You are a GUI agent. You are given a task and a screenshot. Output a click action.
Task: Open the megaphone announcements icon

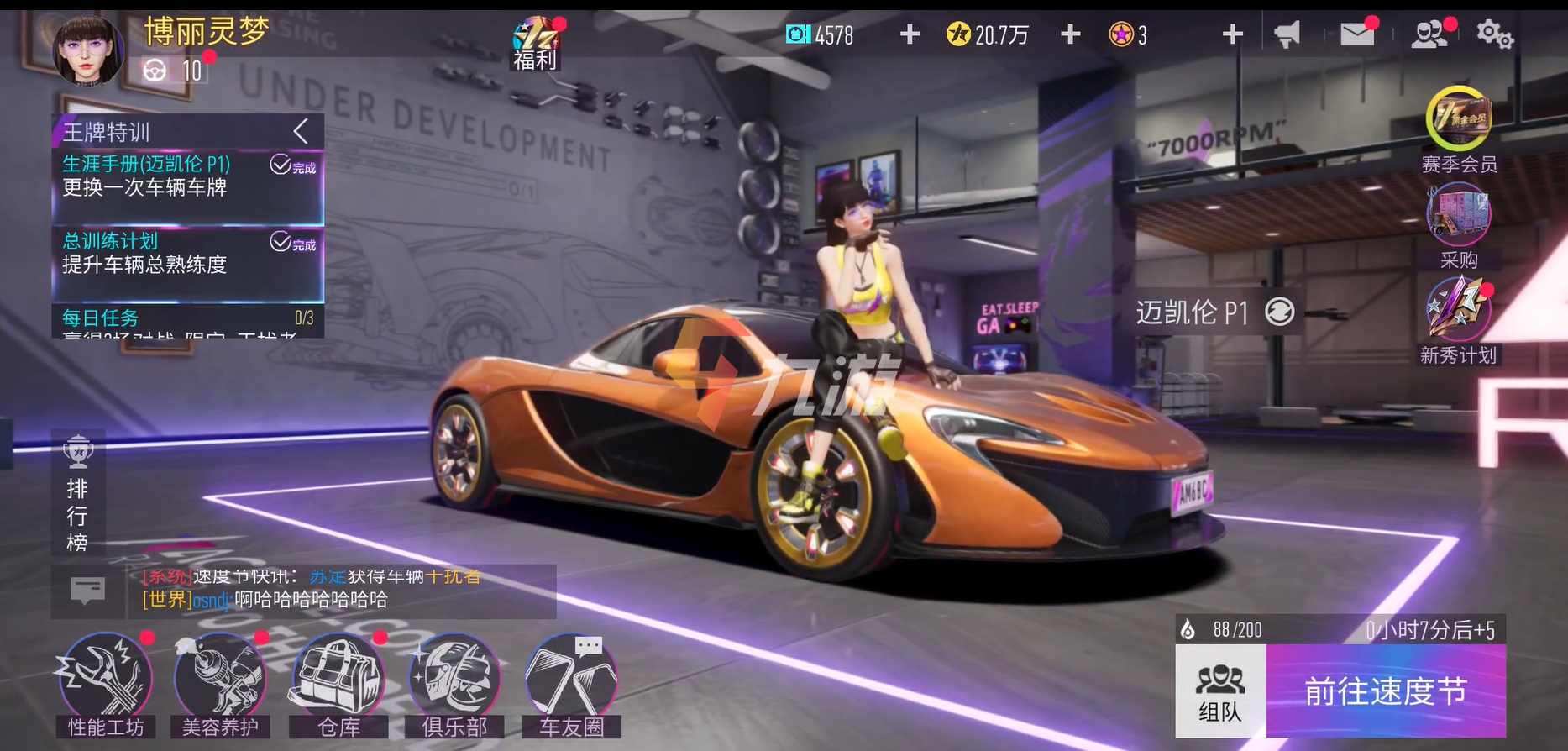pos(1287,34)
